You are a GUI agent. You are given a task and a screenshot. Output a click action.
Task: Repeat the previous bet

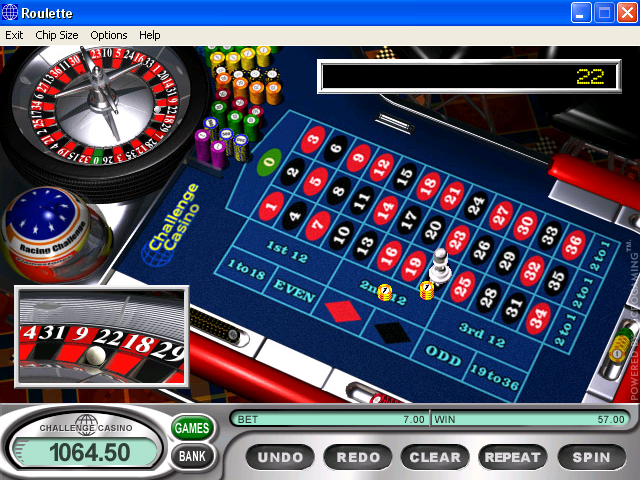tap(512, 457)
